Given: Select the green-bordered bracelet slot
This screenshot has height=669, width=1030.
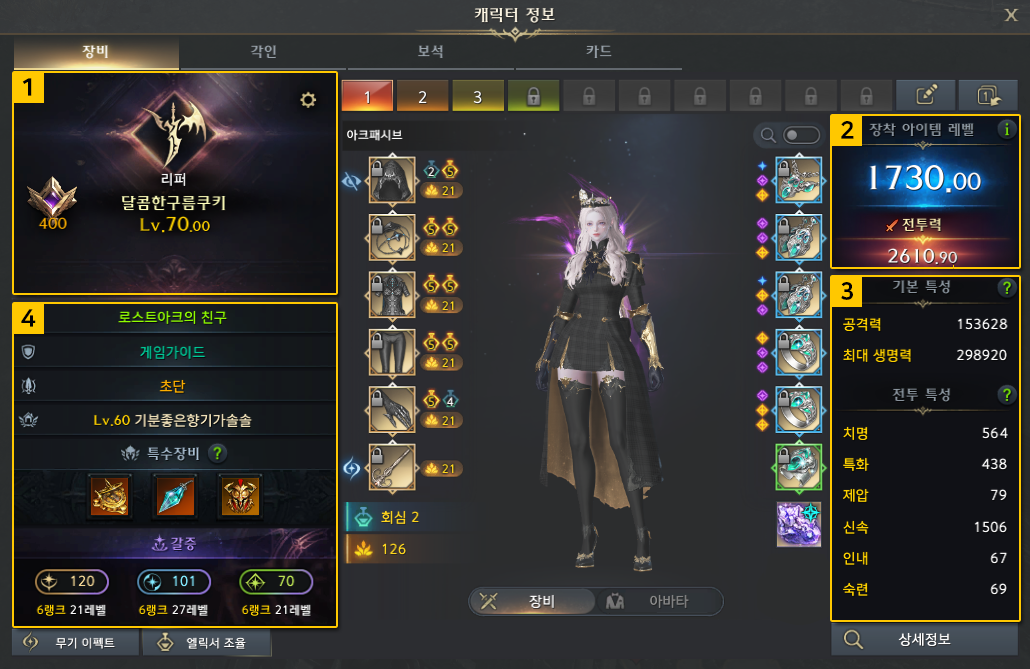Looking at the screenshot, I should coord(799,467).
